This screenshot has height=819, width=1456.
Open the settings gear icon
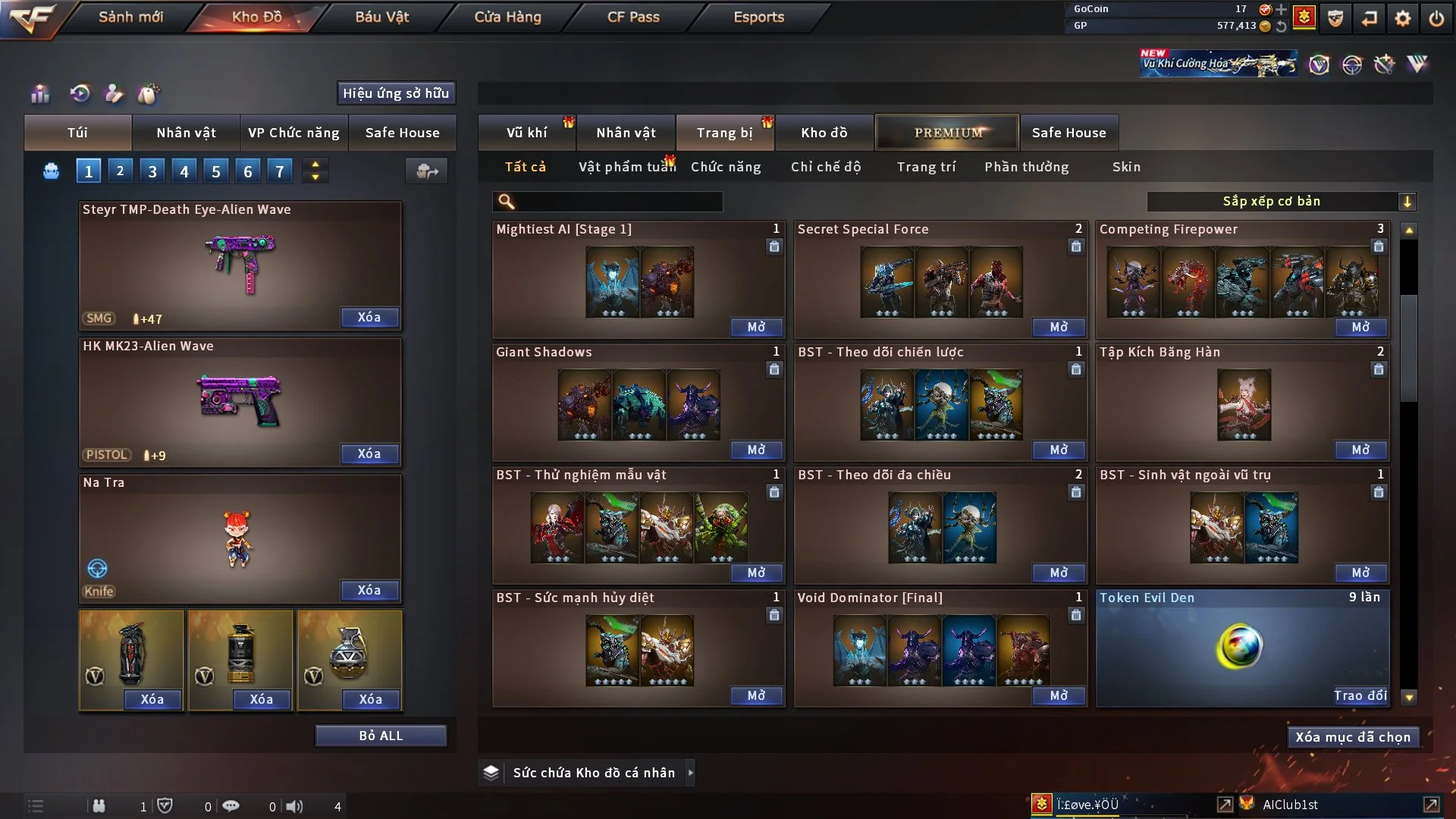pyautogui.click(x=1402, y=17)
